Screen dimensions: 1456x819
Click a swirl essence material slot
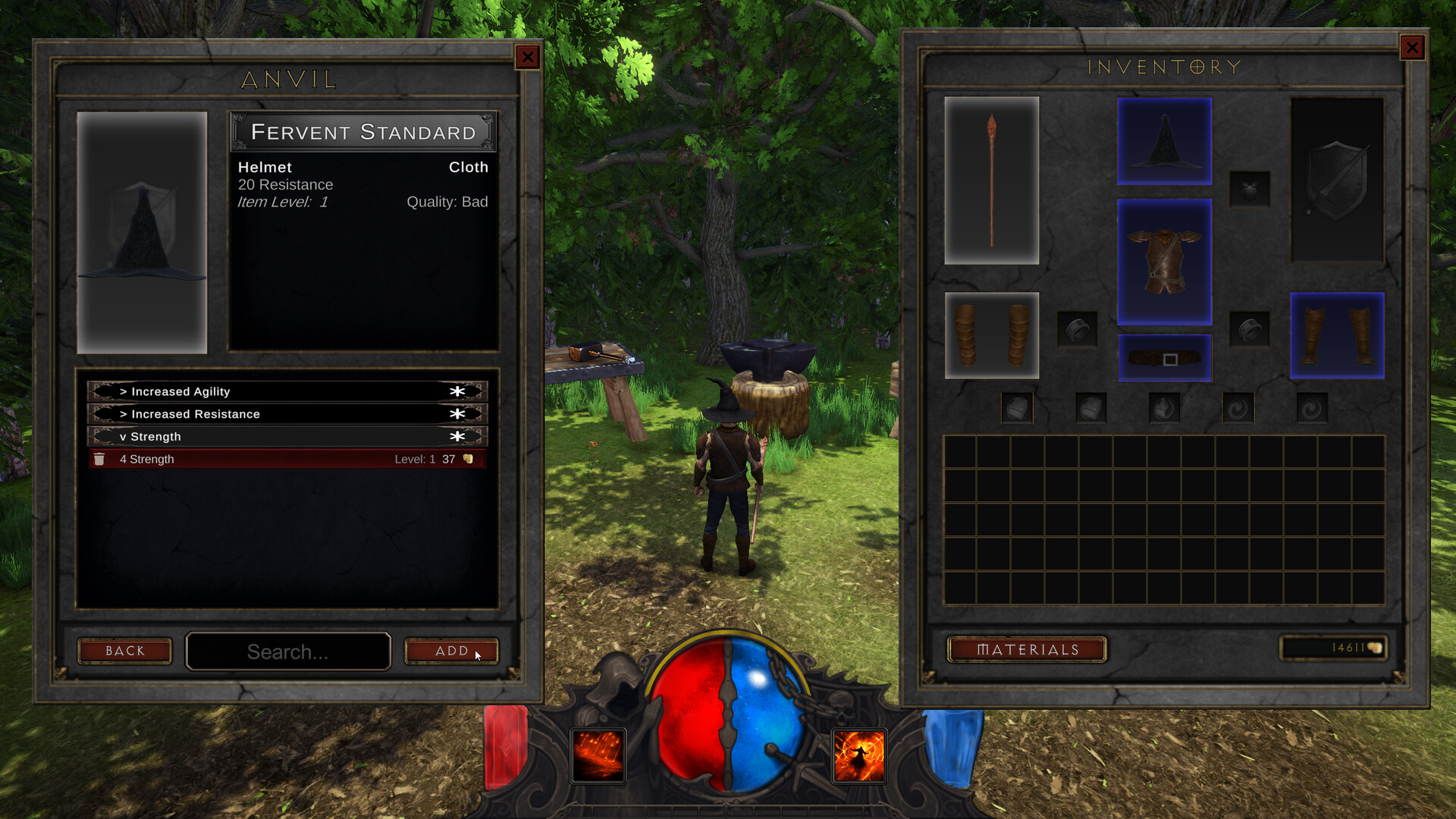[x=1239, y=406]
